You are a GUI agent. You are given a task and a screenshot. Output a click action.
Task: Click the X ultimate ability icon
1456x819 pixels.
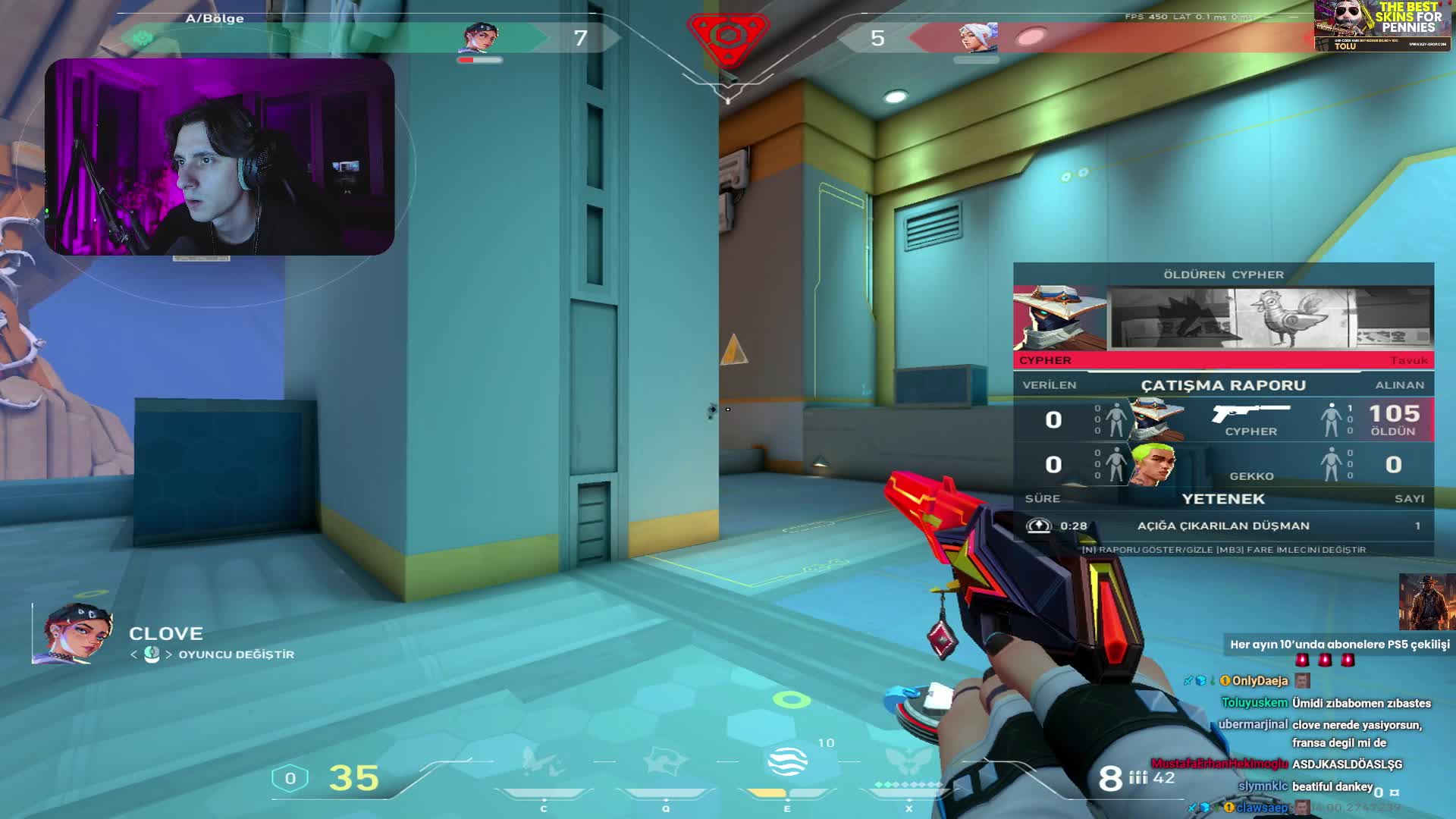point(908,761)
